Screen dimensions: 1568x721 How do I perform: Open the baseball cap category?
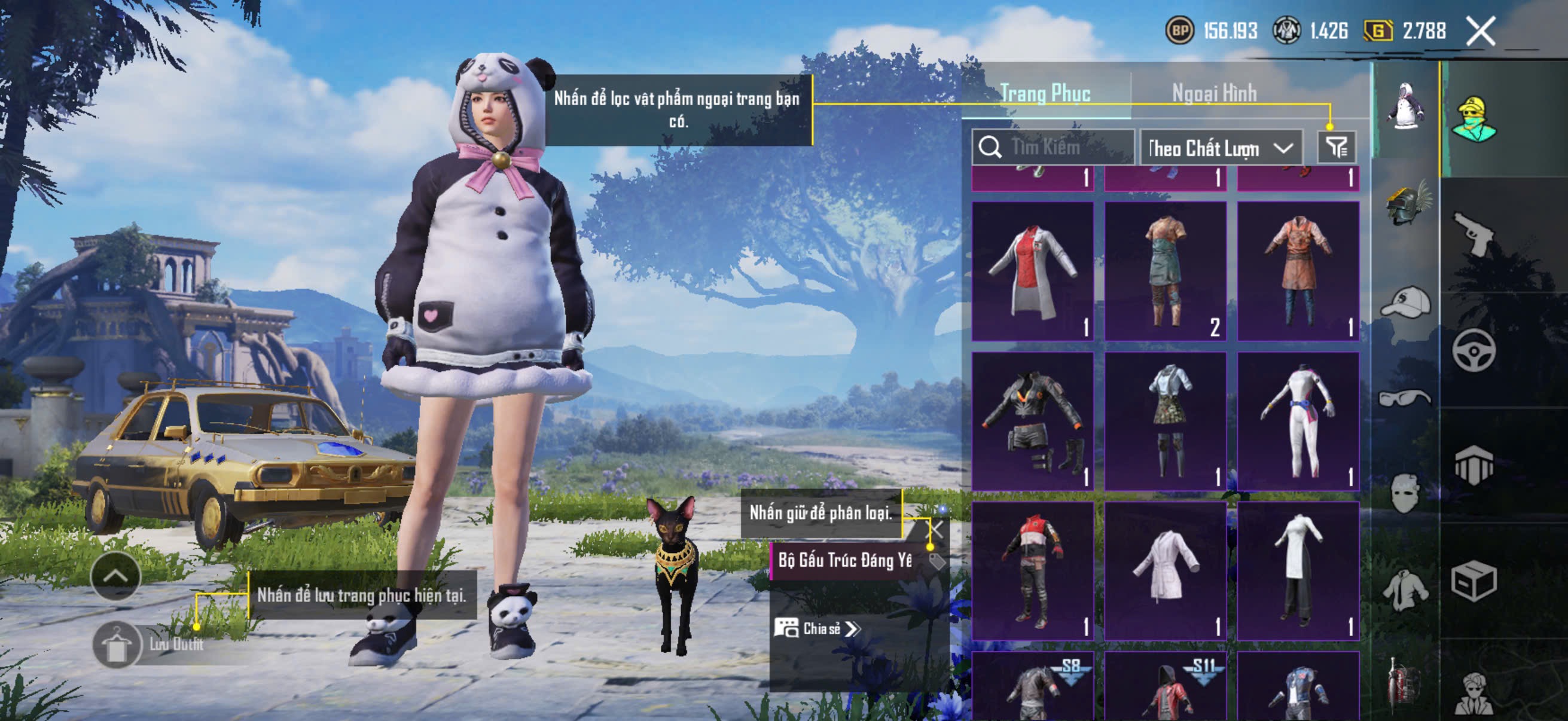click(x=1406, y=301)
